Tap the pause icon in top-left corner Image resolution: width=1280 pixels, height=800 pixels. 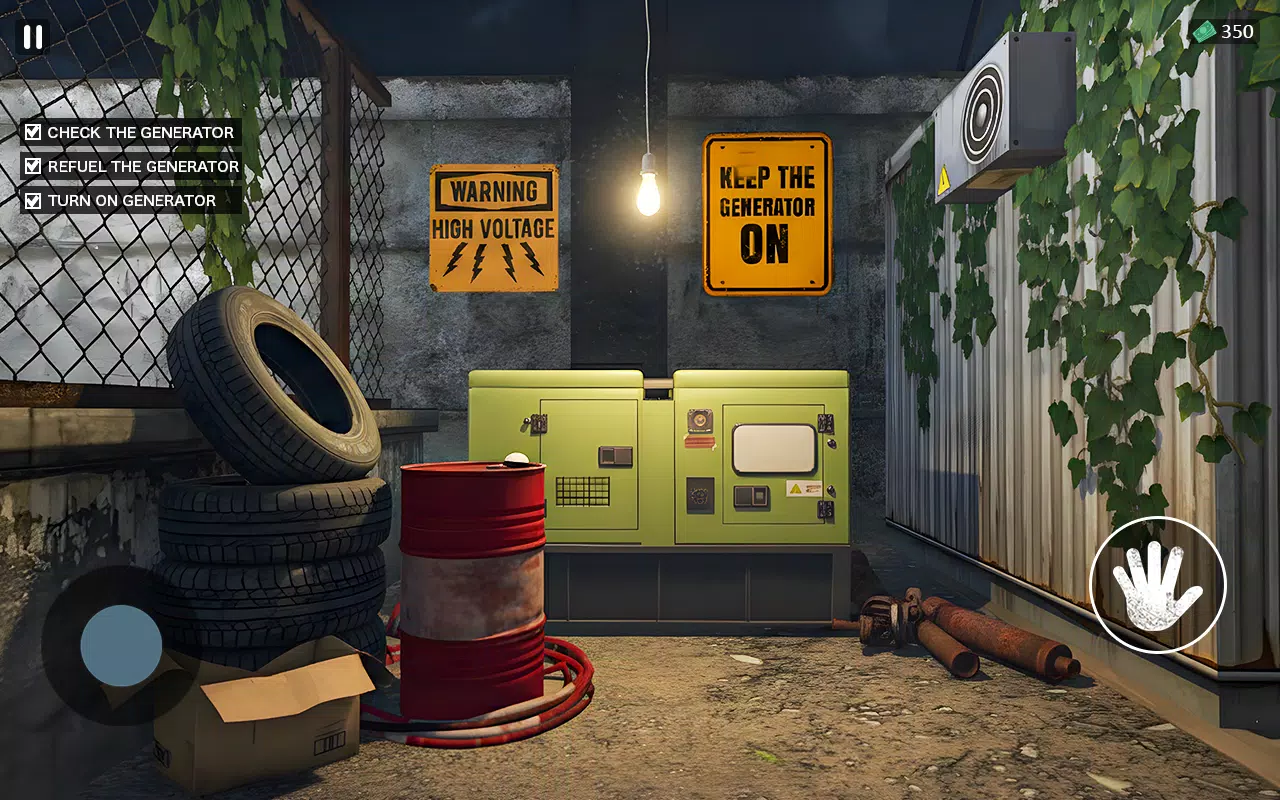(x=33, y=38)
